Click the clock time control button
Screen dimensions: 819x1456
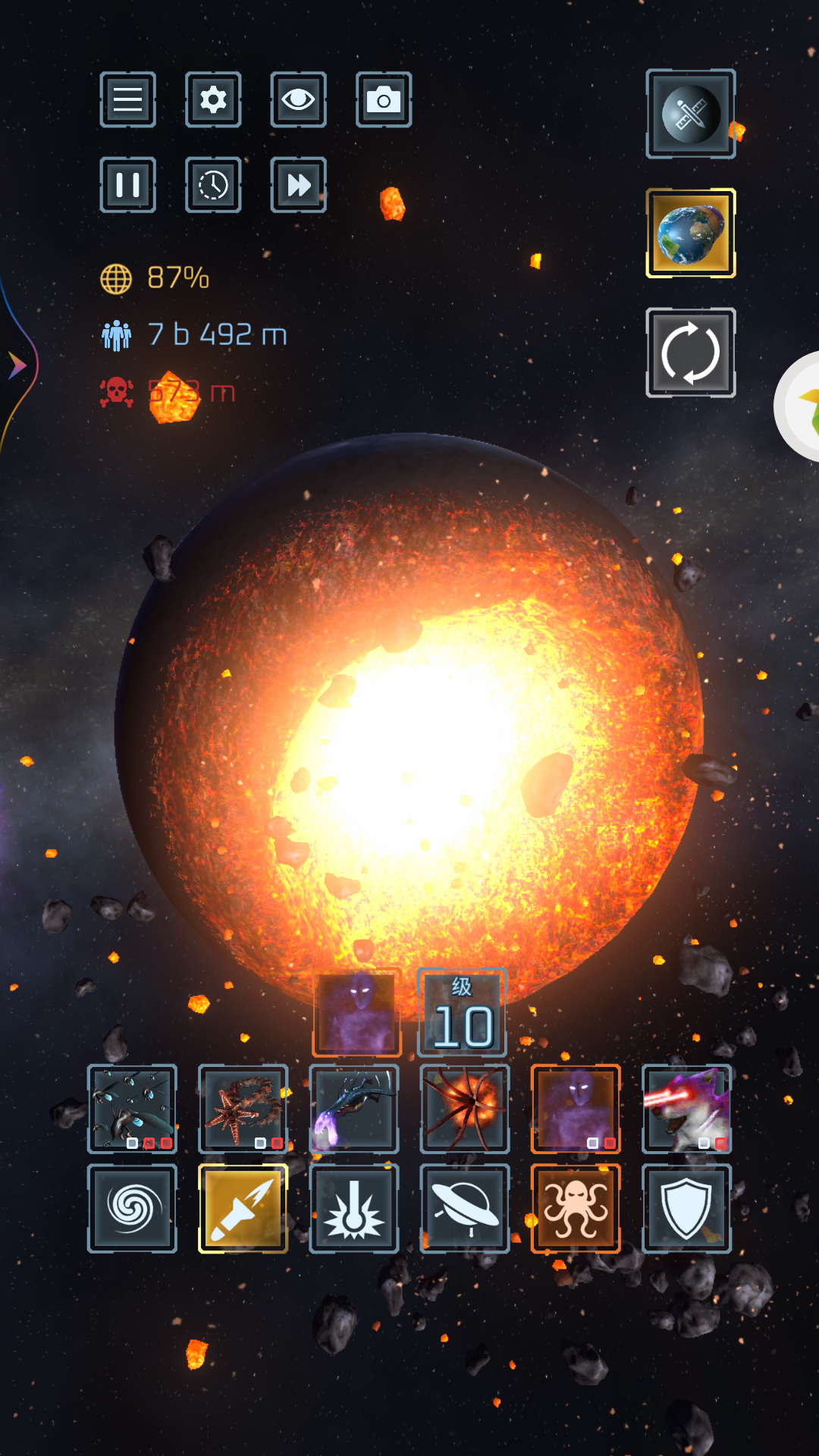pyautogui.click(x=213, y=185)
